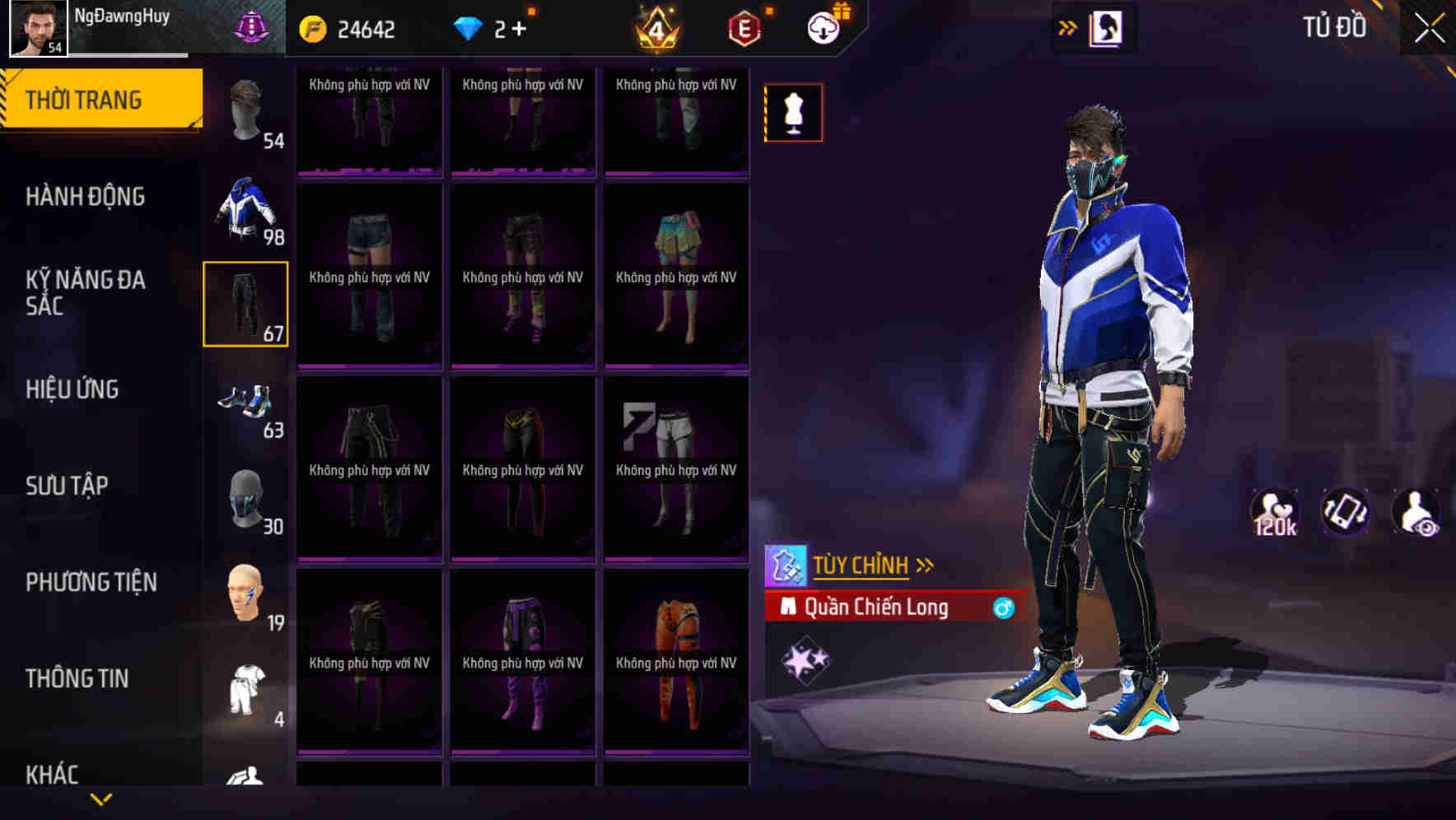The image size is (1456, 820).
Task: Select the highlighted pants thumbnail showing 67
Action: point(246,306)
